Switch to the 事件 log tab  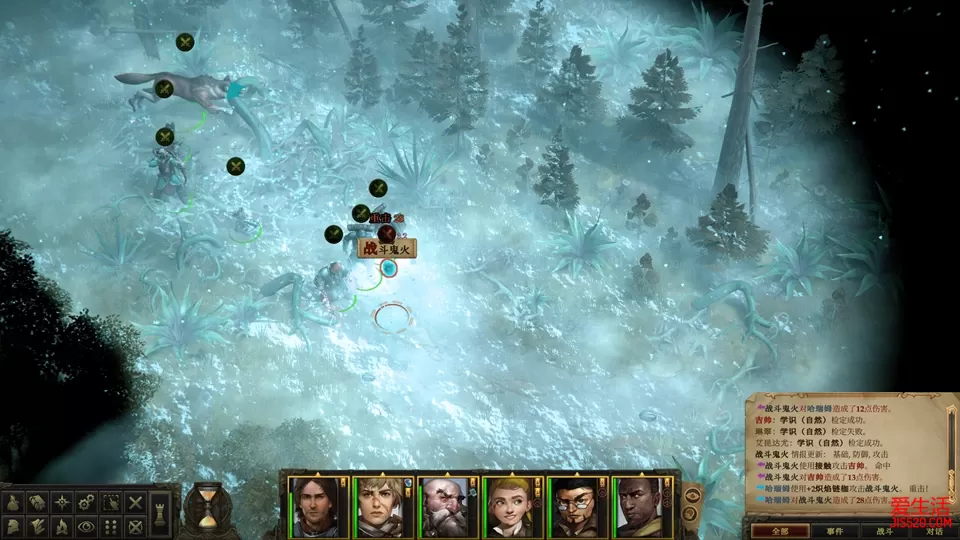pos(834,531)
